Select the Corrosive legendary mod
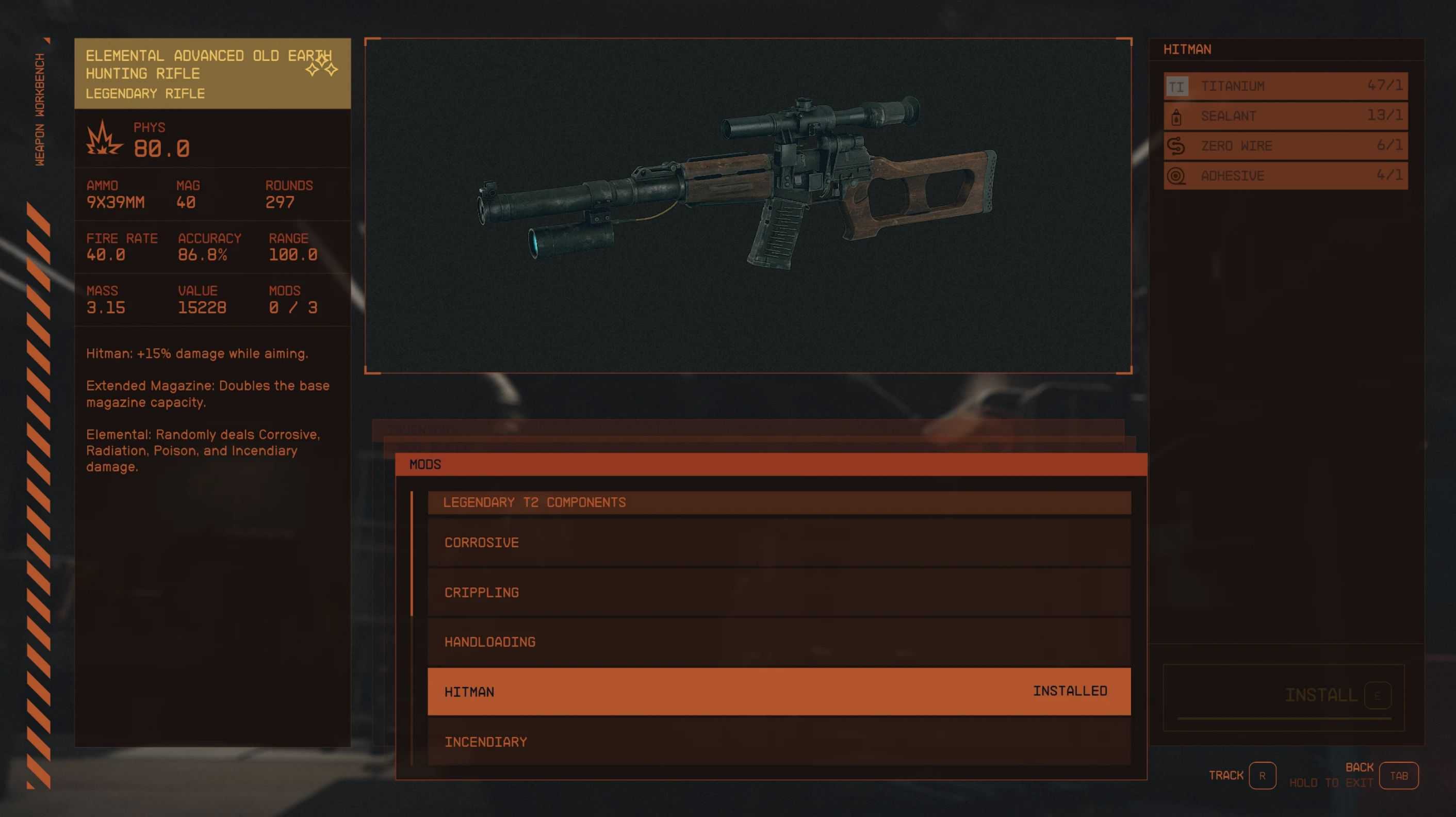1456x817 pixels. point(778,542)
